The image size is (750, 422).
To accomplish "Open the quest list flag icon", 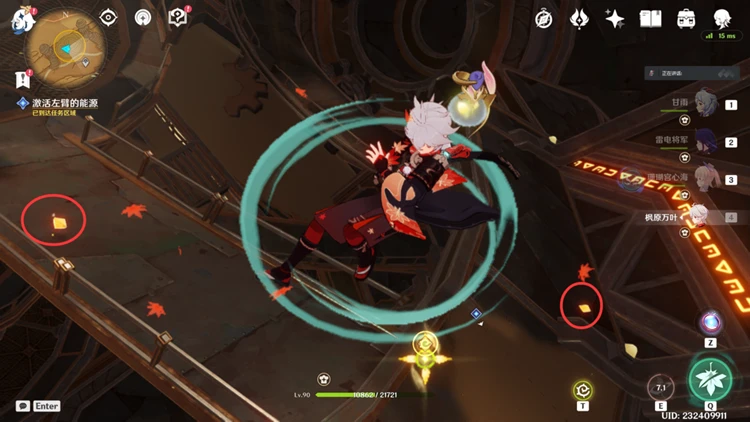I will [x=22, y=77].
